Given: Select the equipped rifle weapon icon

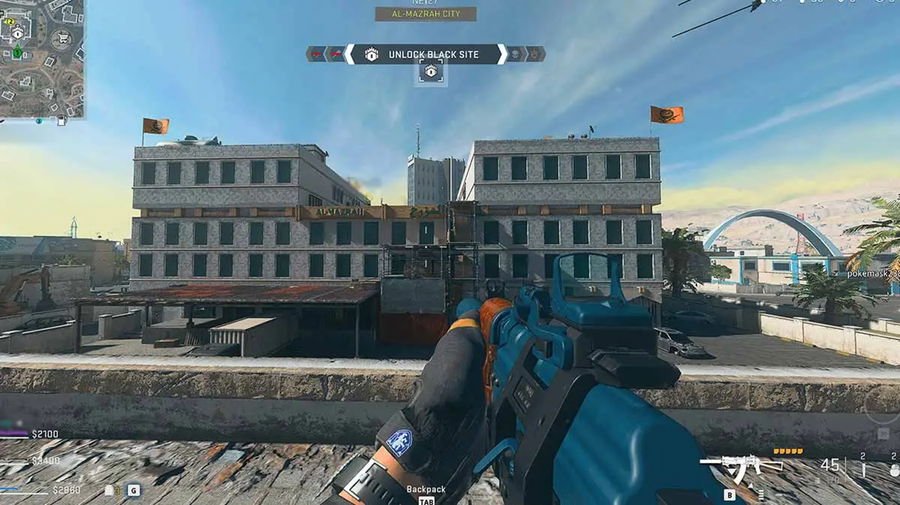Looking at the screenshot, I should (x=728, y=468).
